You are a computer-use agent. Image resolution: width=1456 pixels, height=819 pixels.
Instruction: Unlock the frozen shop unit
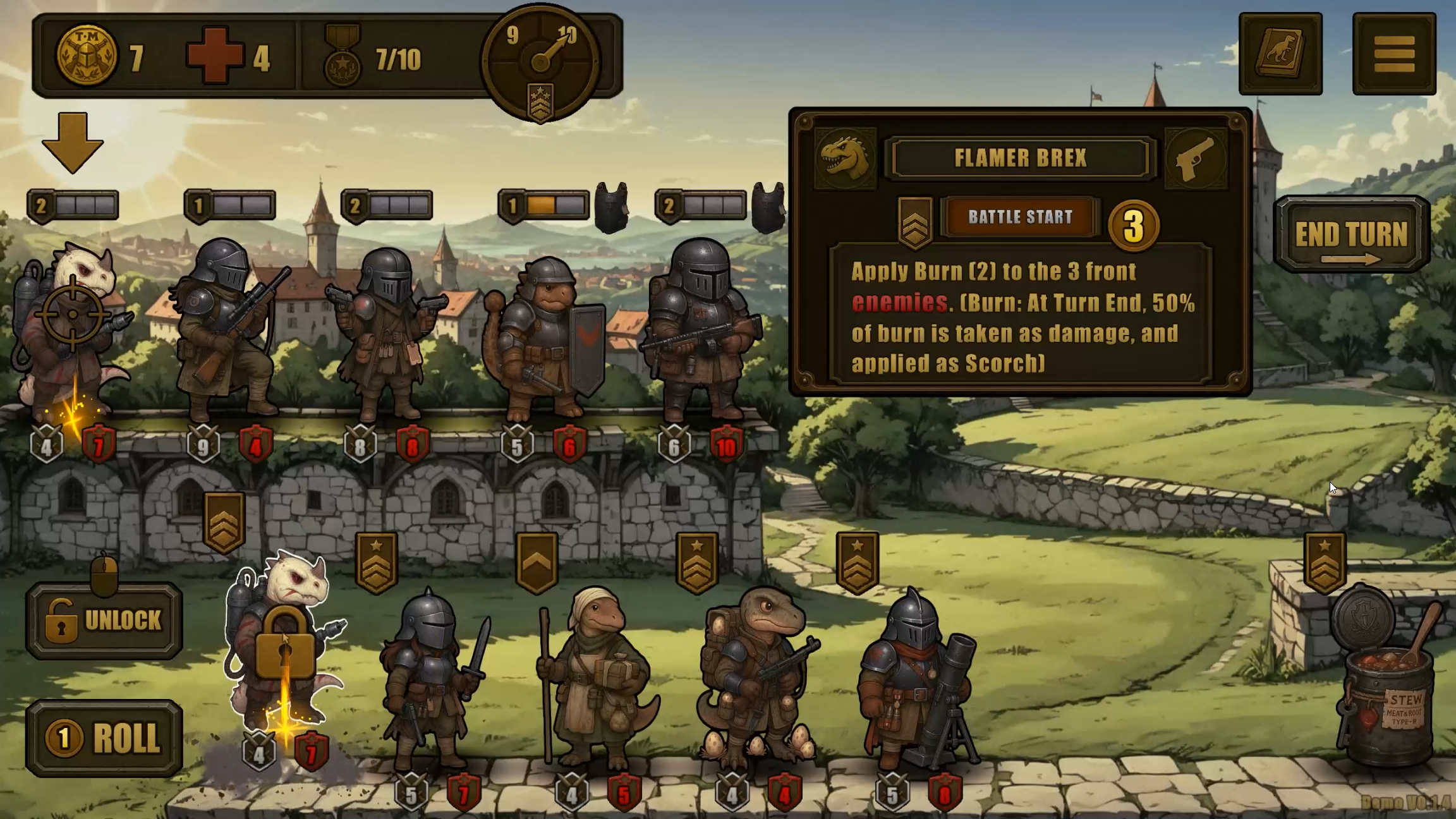(104, 621)
